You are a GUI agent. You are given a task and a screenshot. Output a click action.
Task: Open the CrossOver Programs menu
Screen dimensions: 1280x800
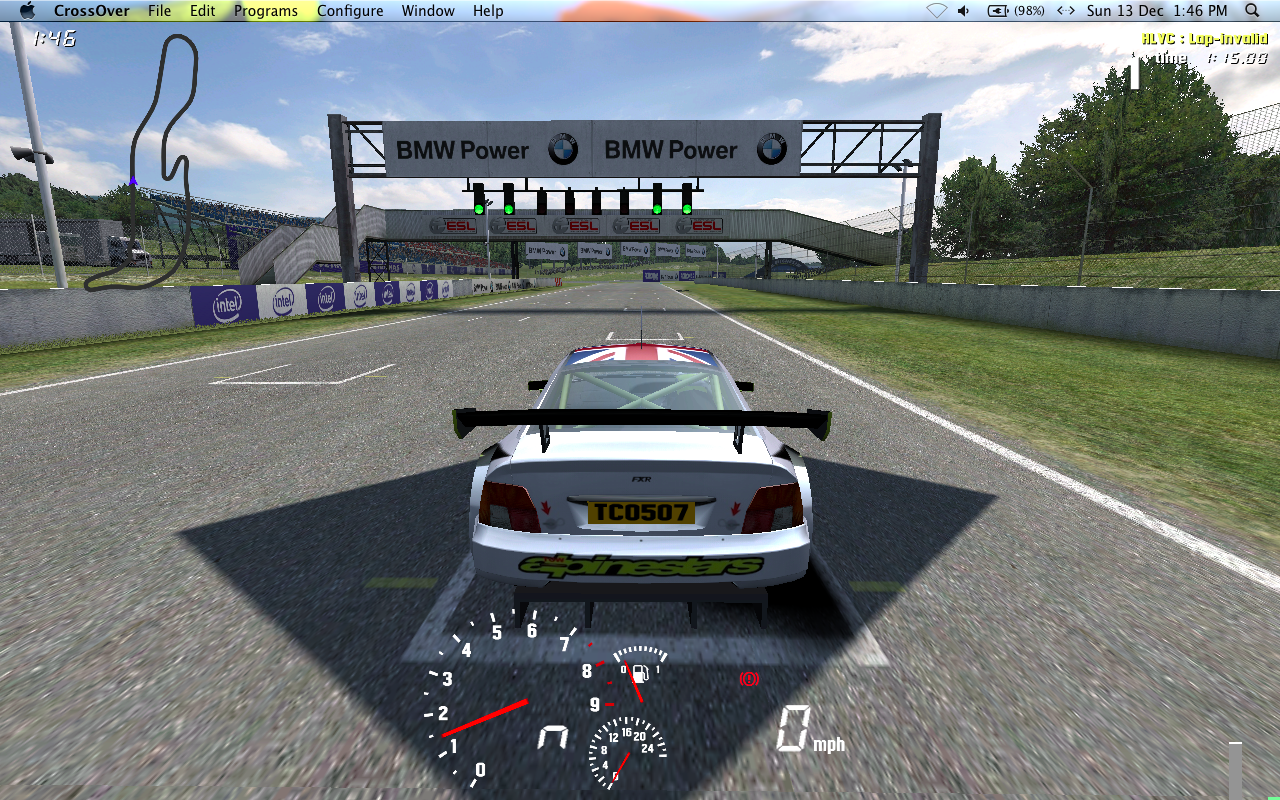click(266, 11)
